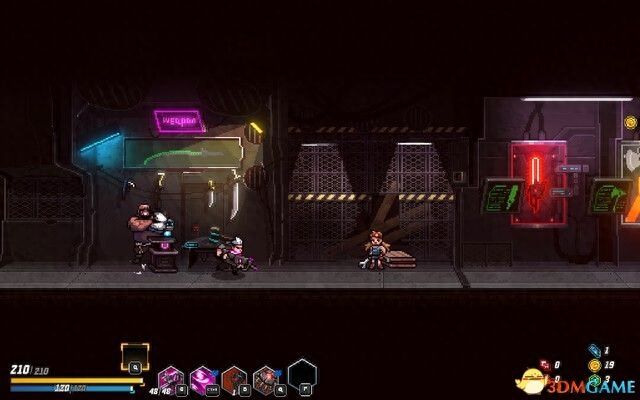Use the dark red gadget hexagon slot
Image resolution: width=640 pixels, height=400 pixels.
pos(234,378)
